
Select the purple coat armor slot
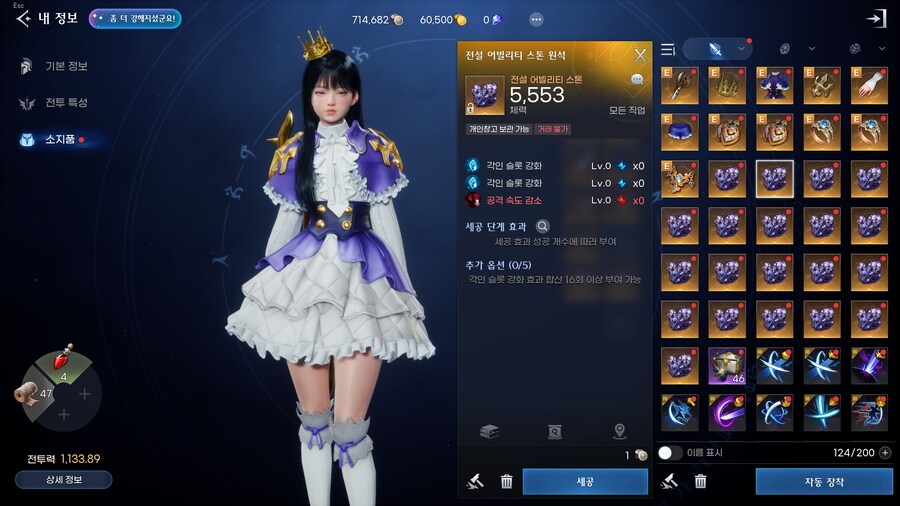point(774,85)
